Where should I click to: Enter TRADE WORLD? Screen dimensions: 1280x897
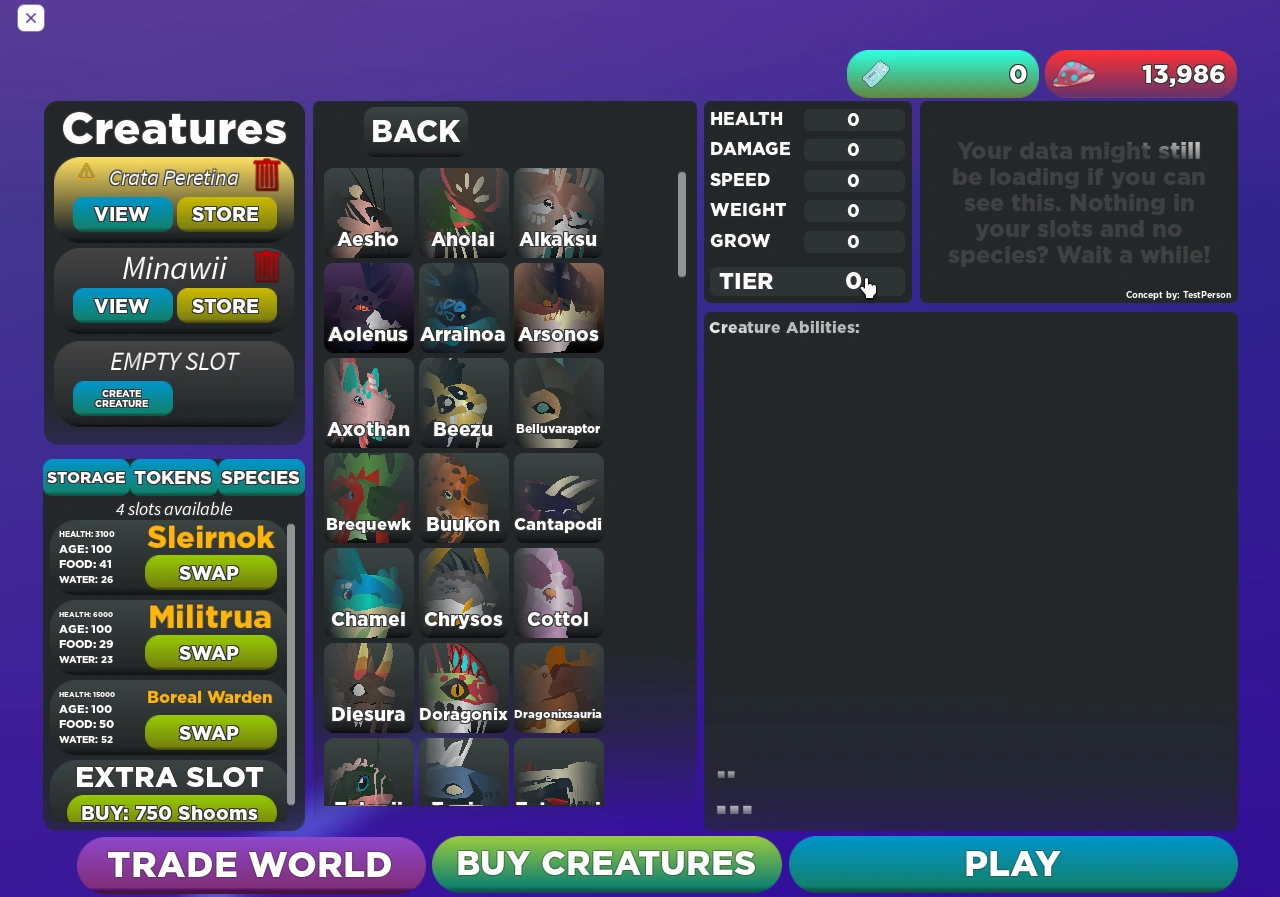[x=251, y=863]
